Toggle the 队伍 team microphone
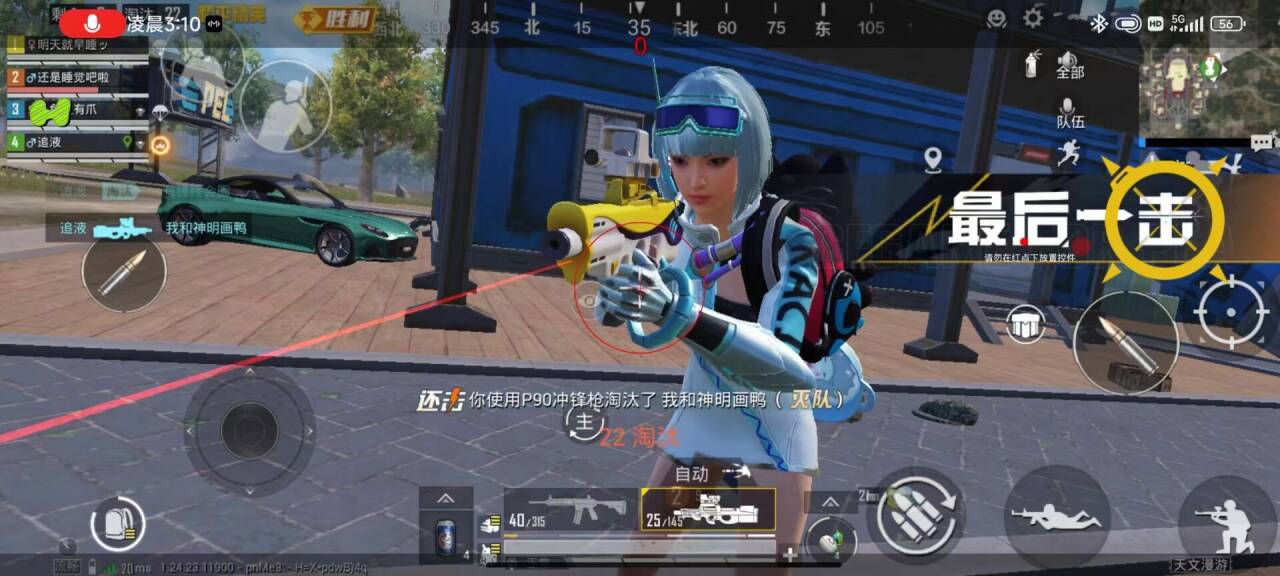The height and width of the screenshot is (576, 1280). [1069, 112]
